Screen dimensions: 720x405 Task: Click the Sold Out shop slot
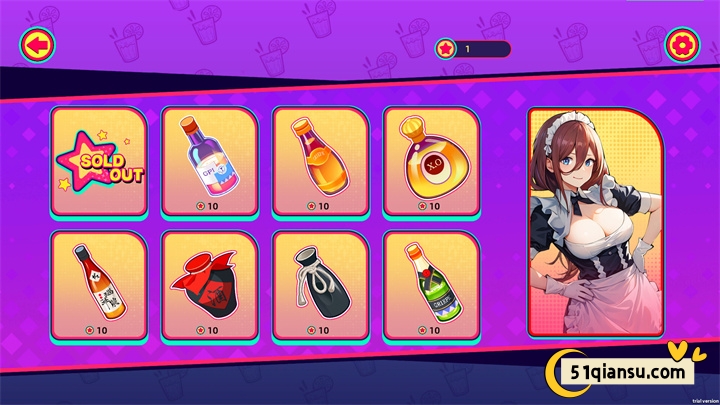pos(99,162)
